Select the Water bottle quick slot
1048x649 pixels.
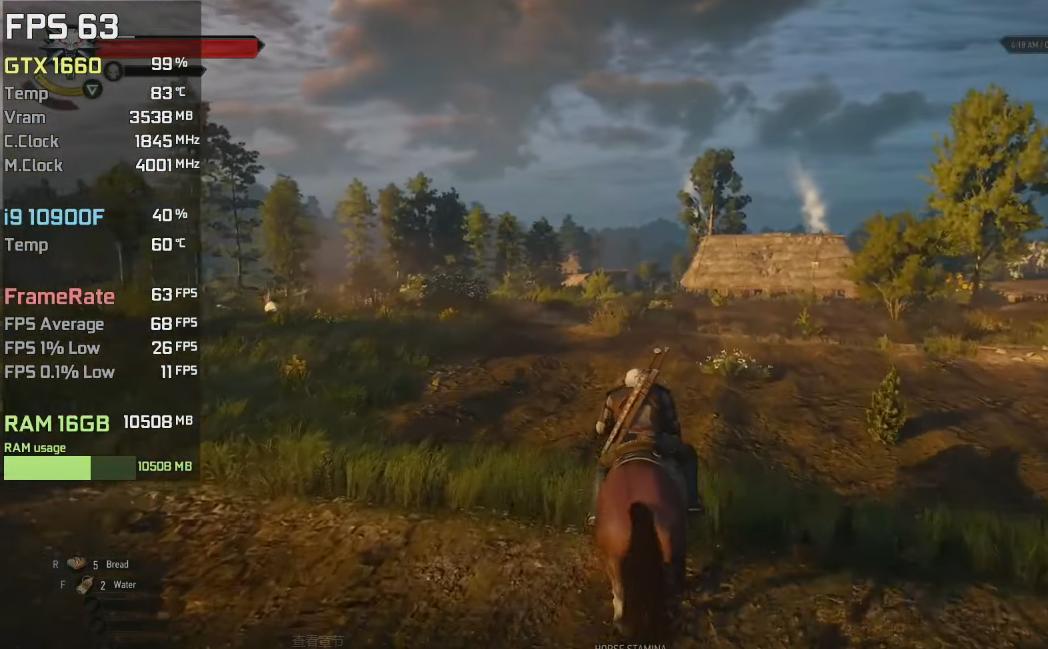(85, 585)
